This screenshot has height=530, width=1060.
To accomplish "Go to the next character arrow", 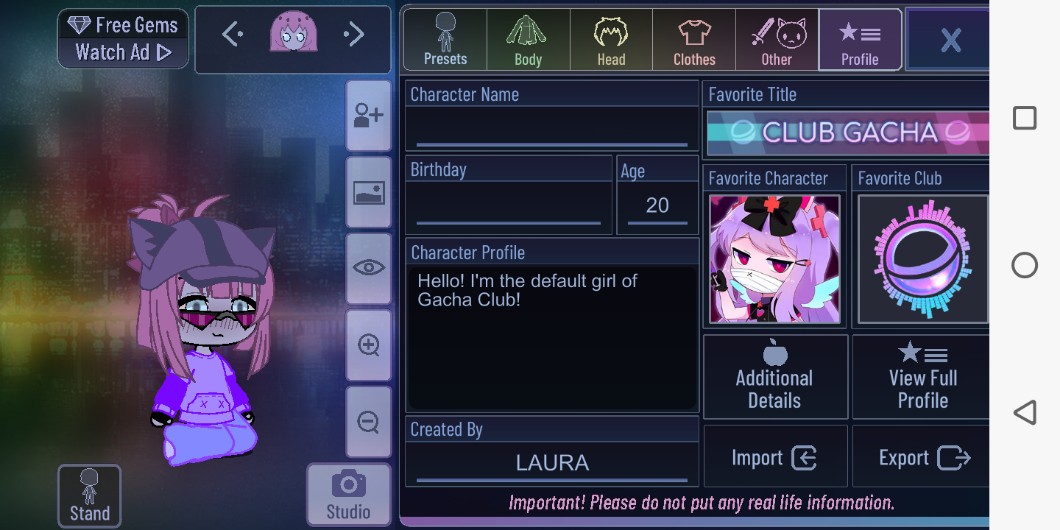I will click(x=354, y=35).
